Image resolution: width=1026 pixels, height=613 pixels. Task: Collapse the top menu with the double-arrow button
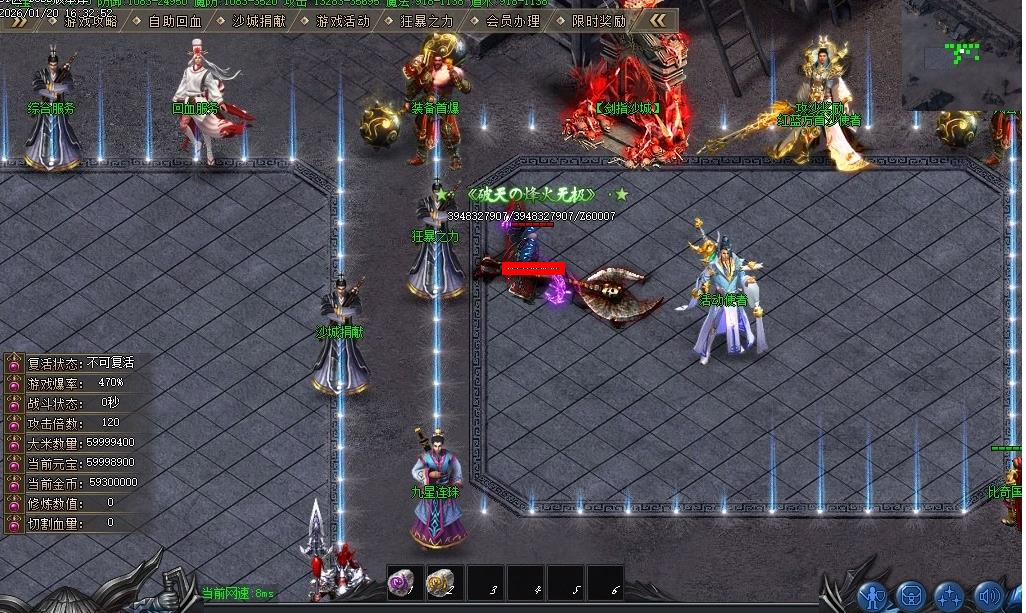click(x=656, y=20)
